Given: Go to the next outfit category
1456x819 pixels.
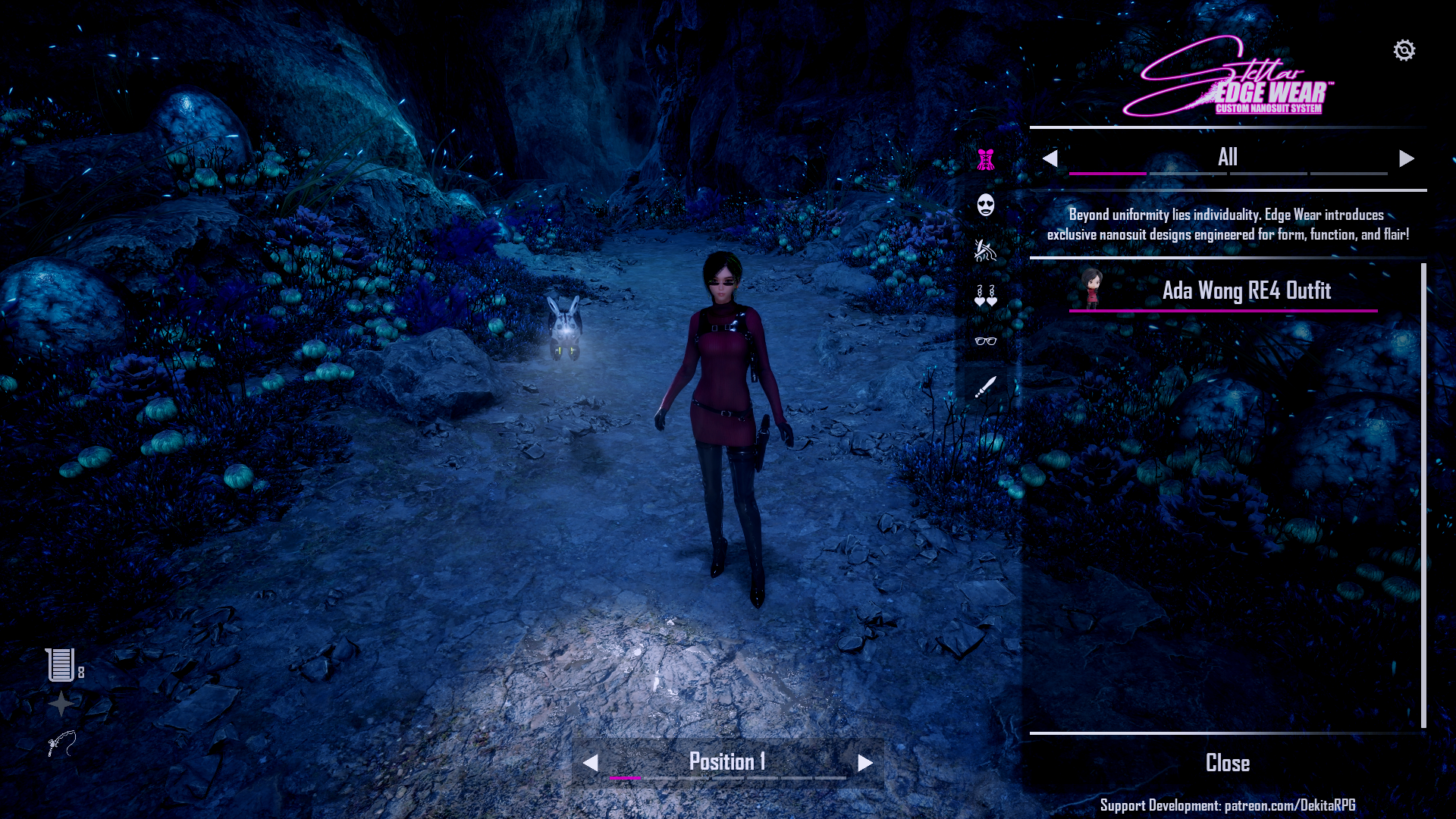Looking at the screenshot, I should 1407,158.
